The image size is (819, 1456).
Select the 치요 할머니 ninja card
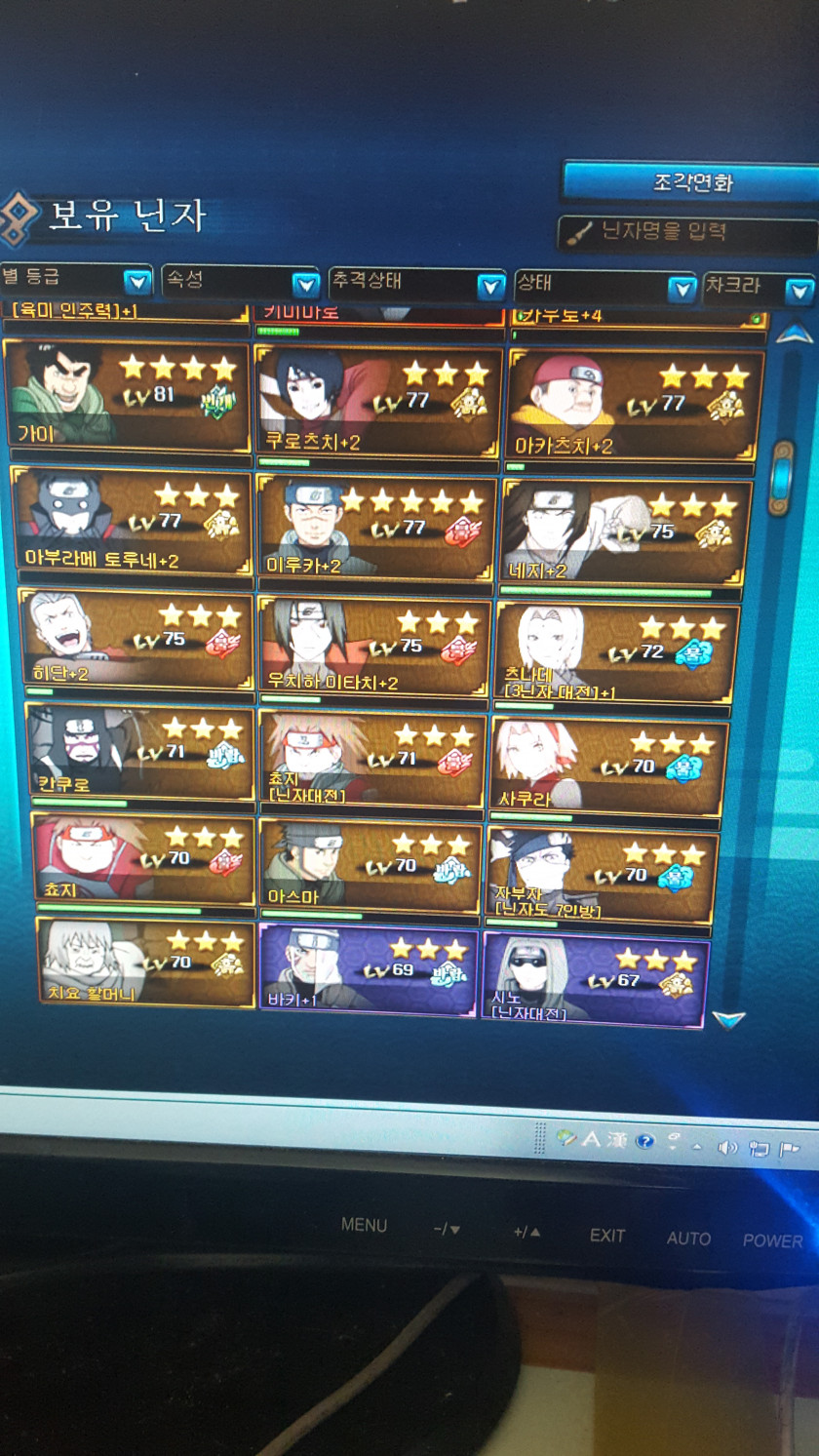coord(146,963)
